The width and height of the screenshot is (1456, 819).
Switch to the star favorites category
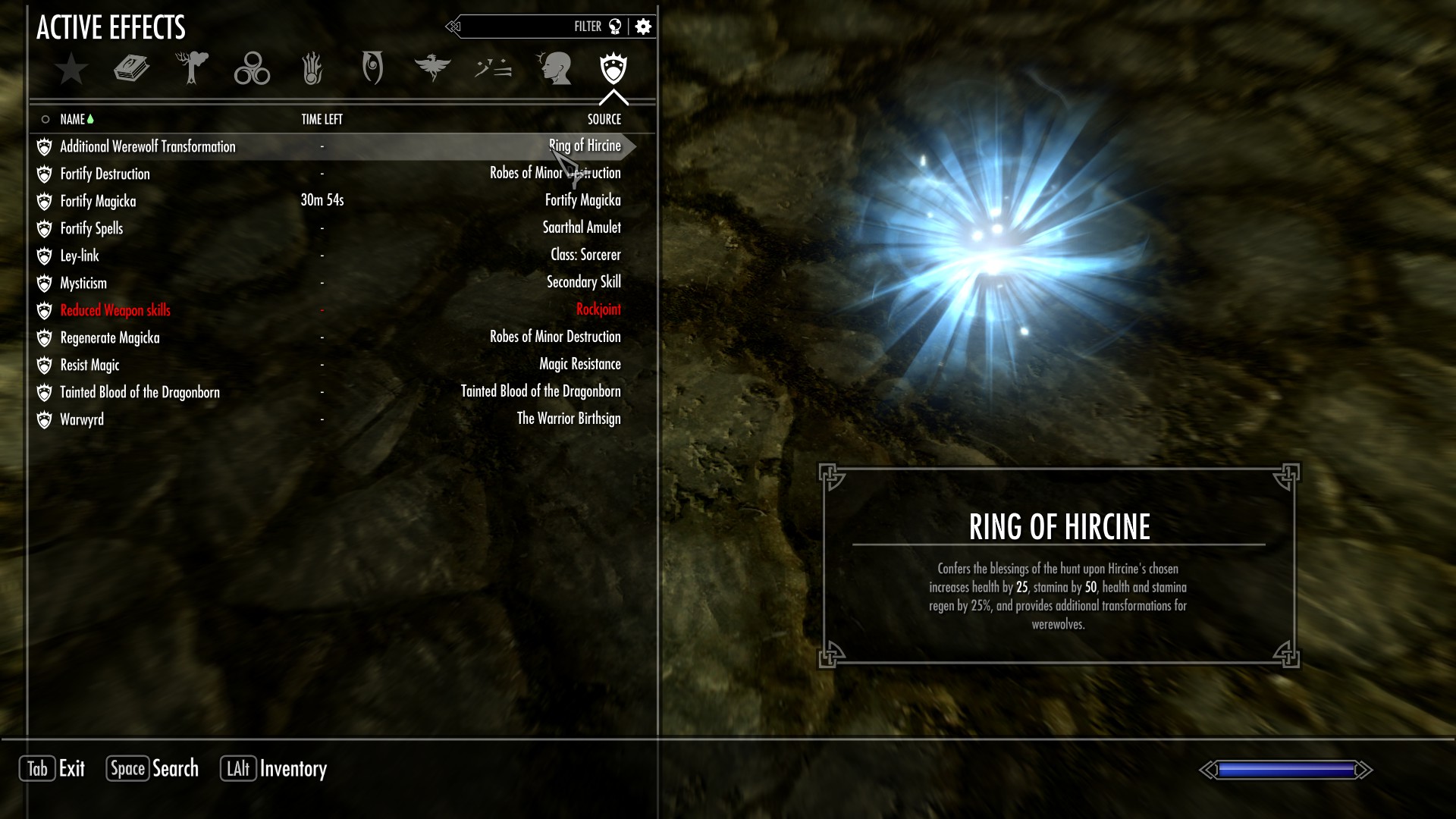(x=71, y=68)
